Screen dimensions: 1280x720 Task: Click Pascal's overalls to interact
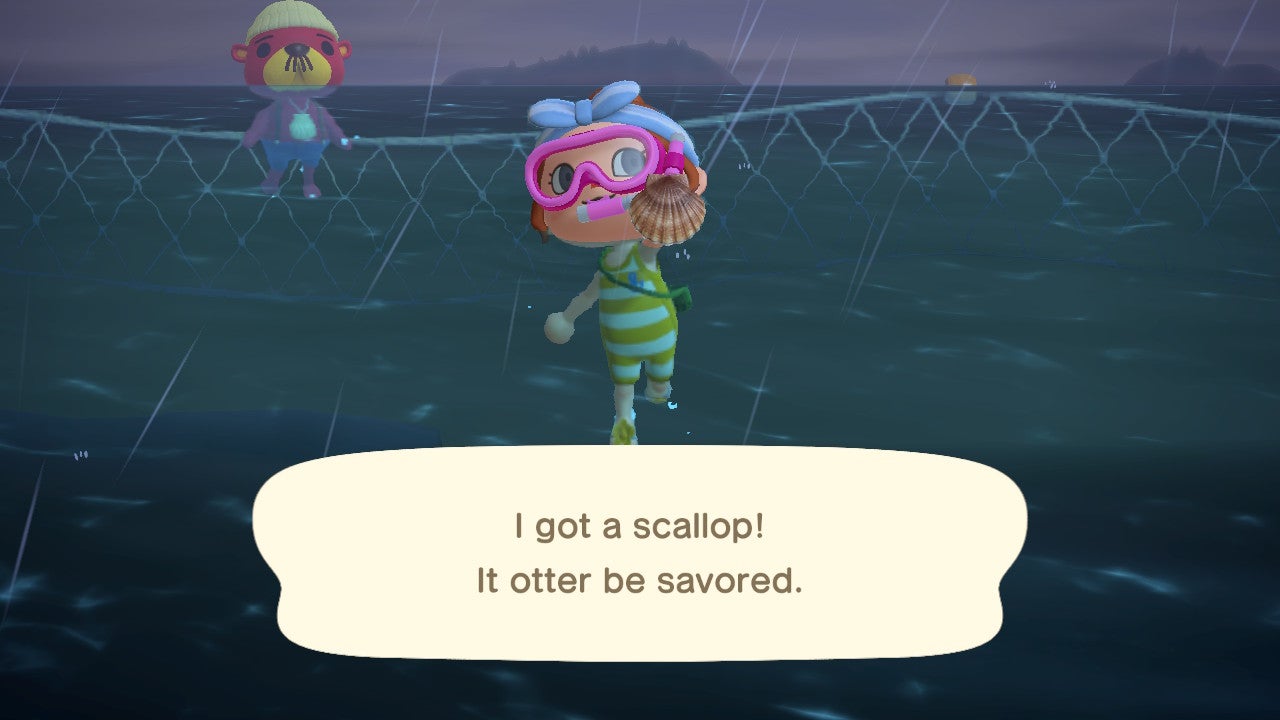pyautogui.click(x=288, y=150)
